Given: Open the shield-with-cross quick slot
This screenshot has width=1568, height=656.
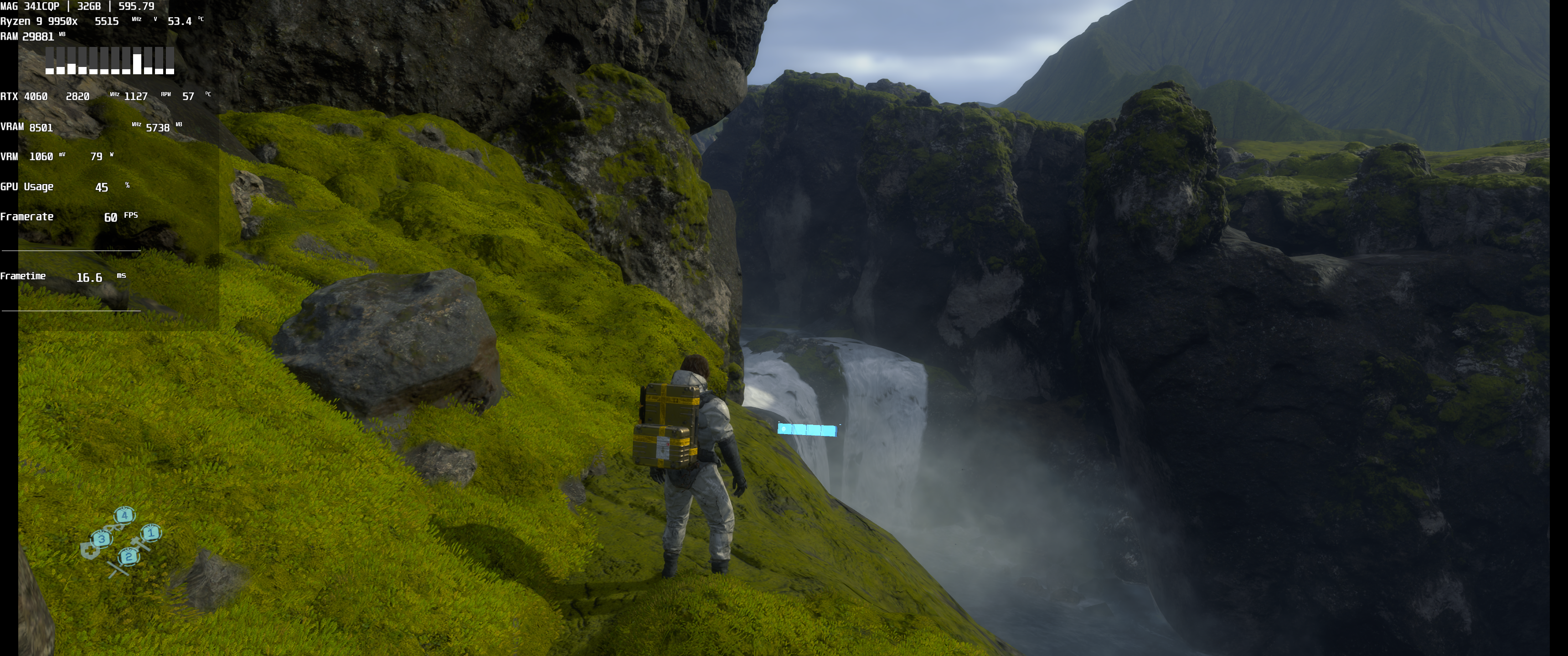Looking at the screenshot, I should click(89, 550).
